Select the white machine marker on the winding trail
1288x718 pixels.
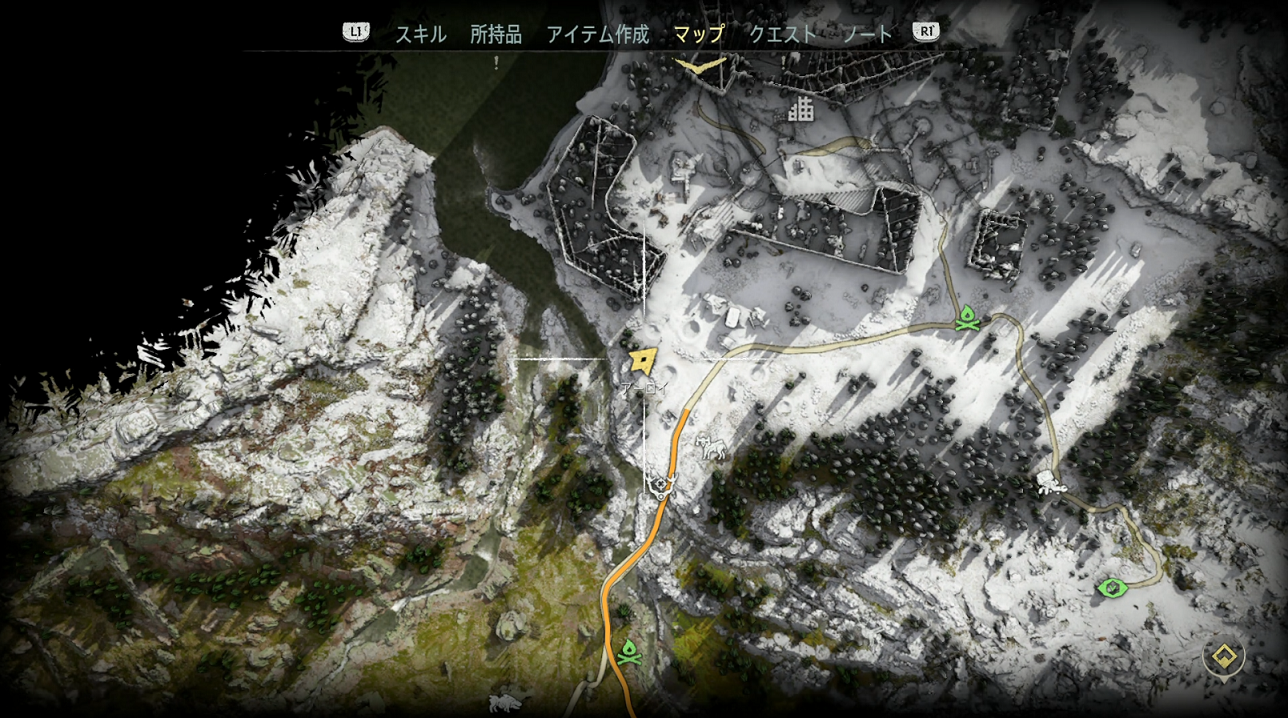pyautogui.click(x=1048, y=484)
